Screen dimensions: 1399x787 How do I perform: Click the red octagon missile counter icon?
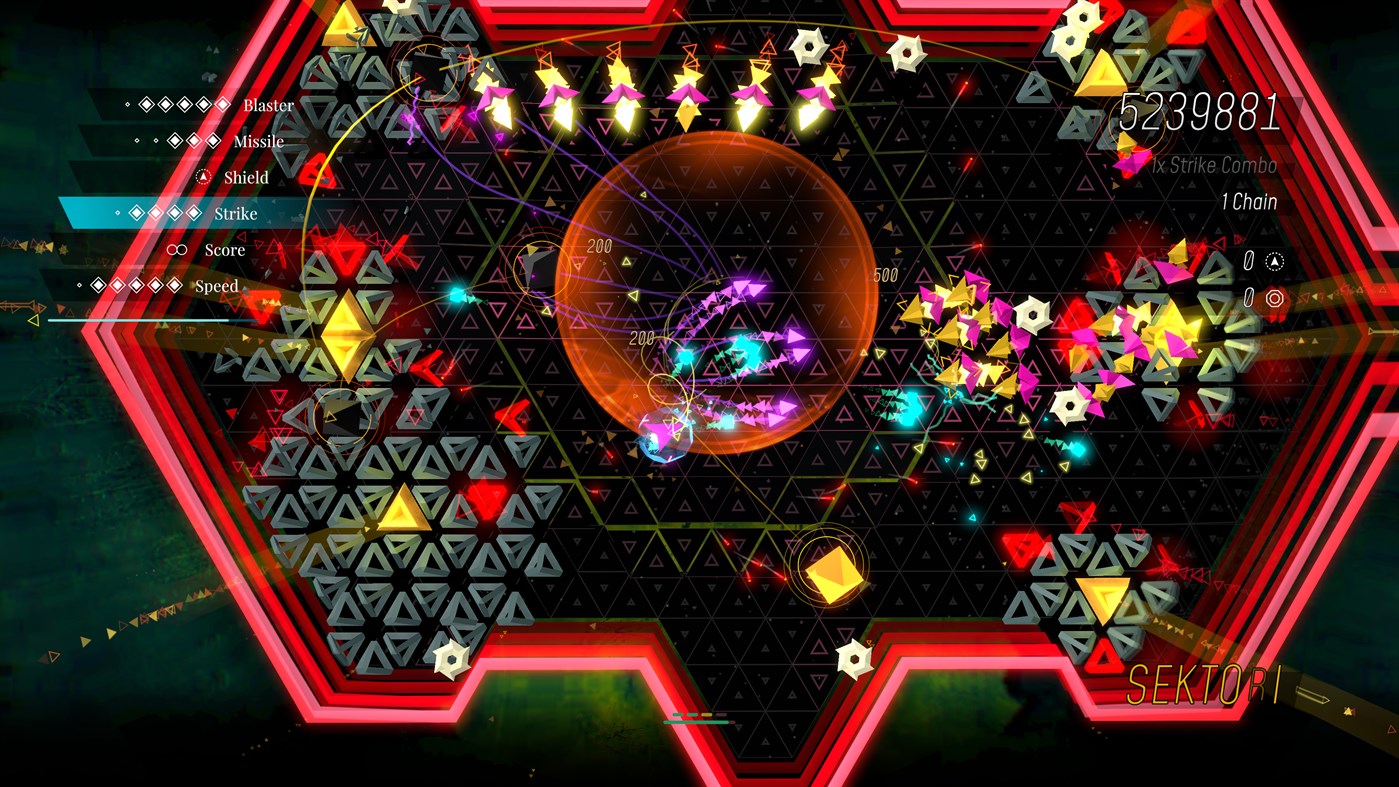click(1275, 298)
